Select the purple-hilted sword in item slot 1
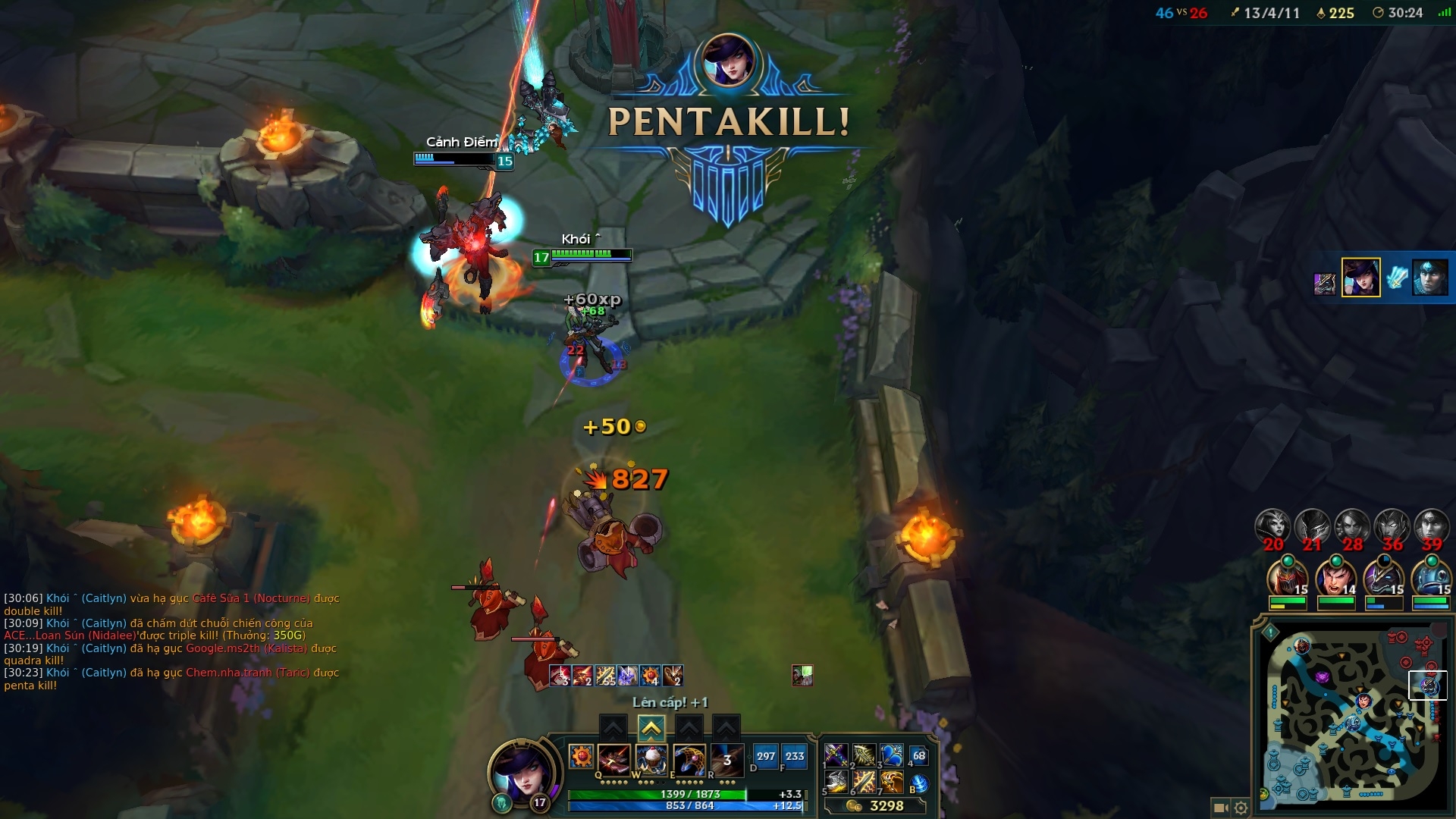 pos(836,755)
